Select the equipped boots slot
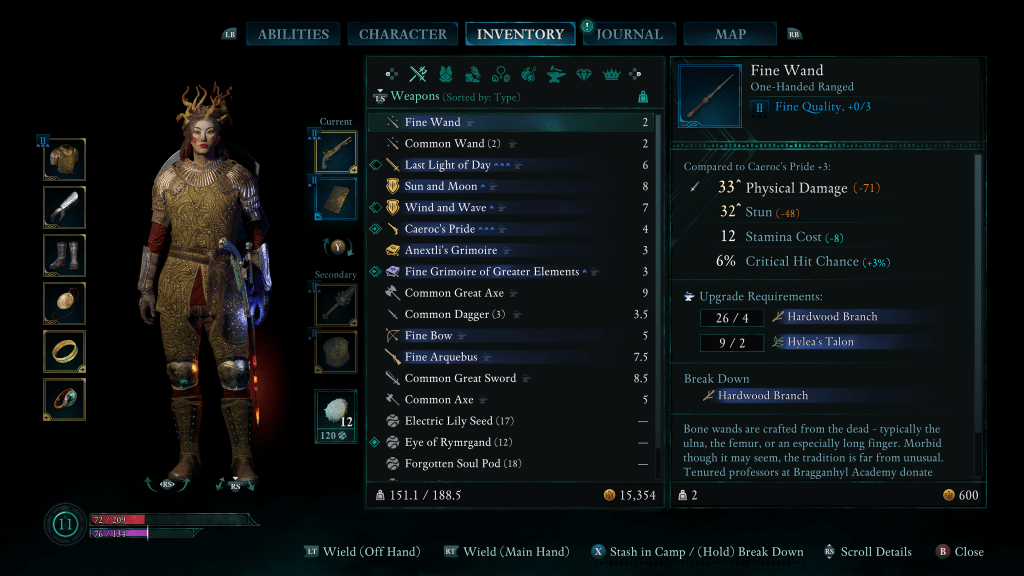Image resolution: width=1024 pixels, height=576 pixels. [65, 255]
